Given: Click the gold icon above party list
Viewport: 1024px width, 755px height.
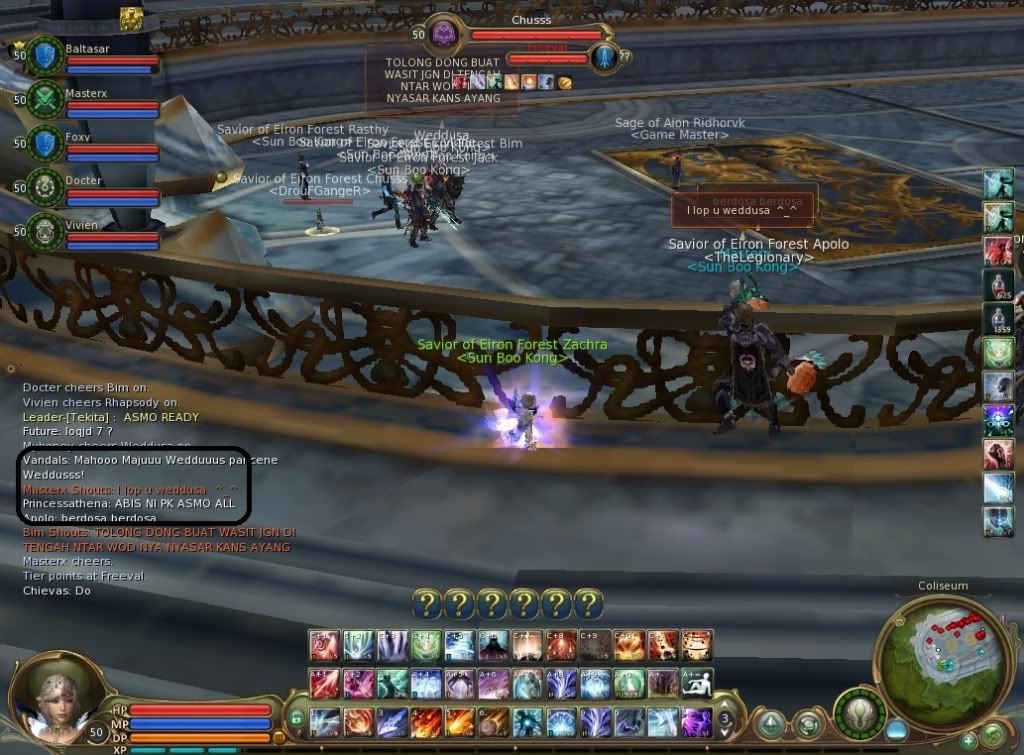Looking at the screenshot, I should click(131, 18).
